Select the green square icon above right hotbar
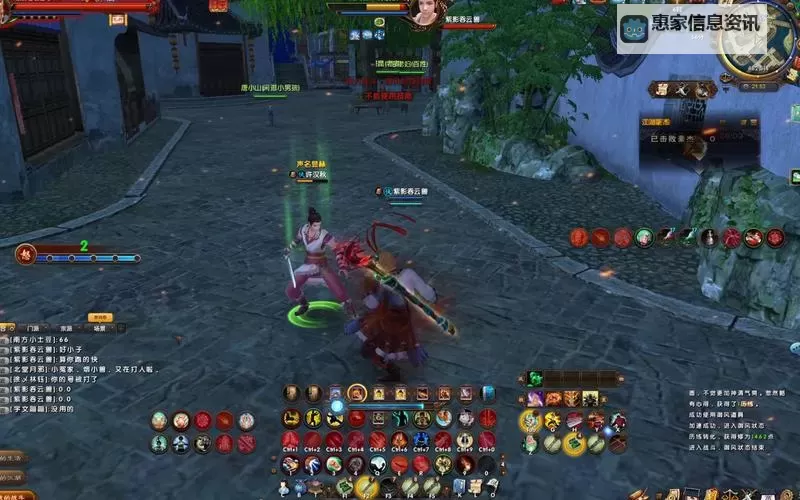 pyautogui.click(x=535, y=379)
